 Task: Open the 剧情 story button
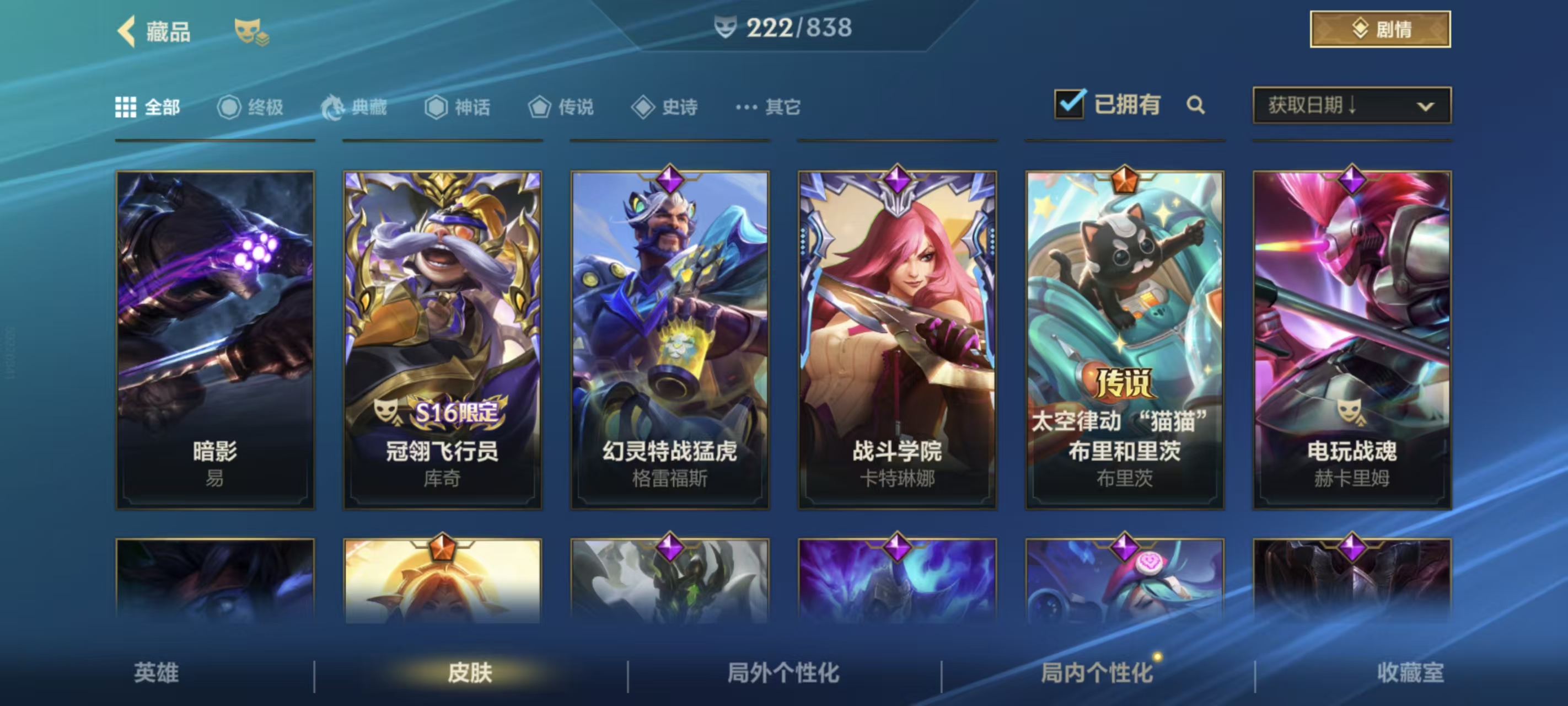[x=1380, y=29]
